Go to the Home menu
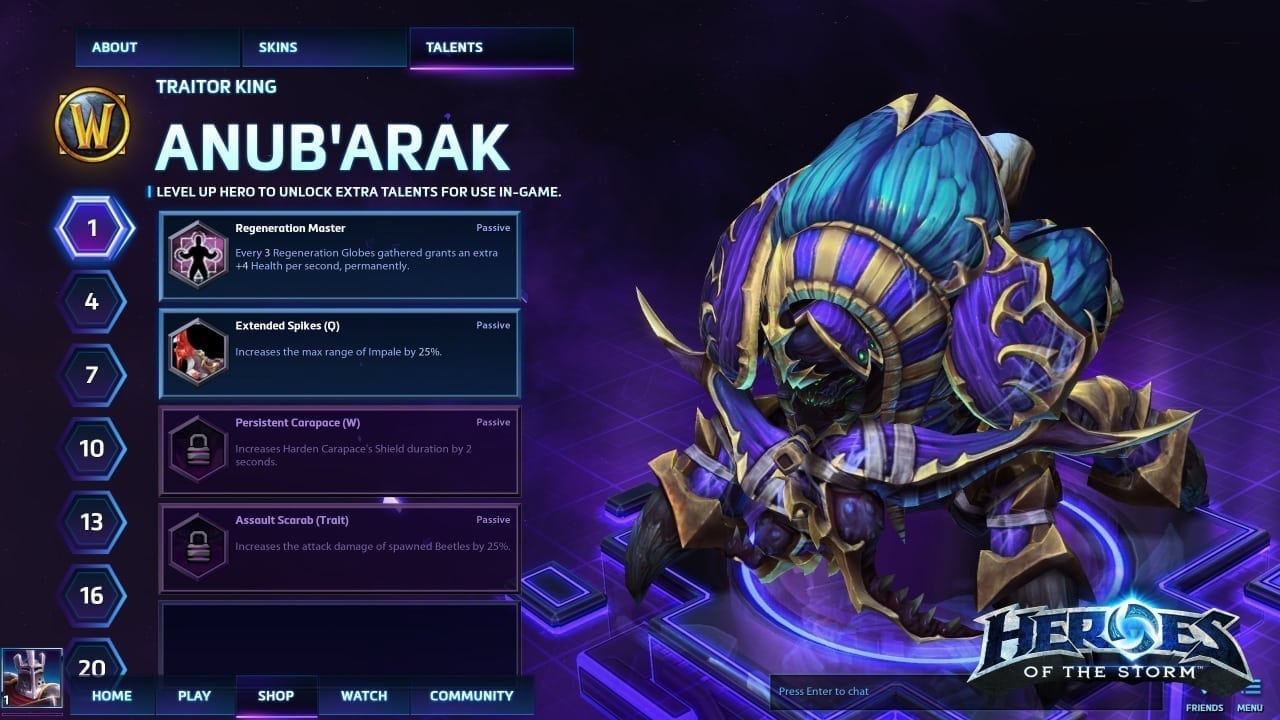1280x720 pixels. [x=112, y=696]
